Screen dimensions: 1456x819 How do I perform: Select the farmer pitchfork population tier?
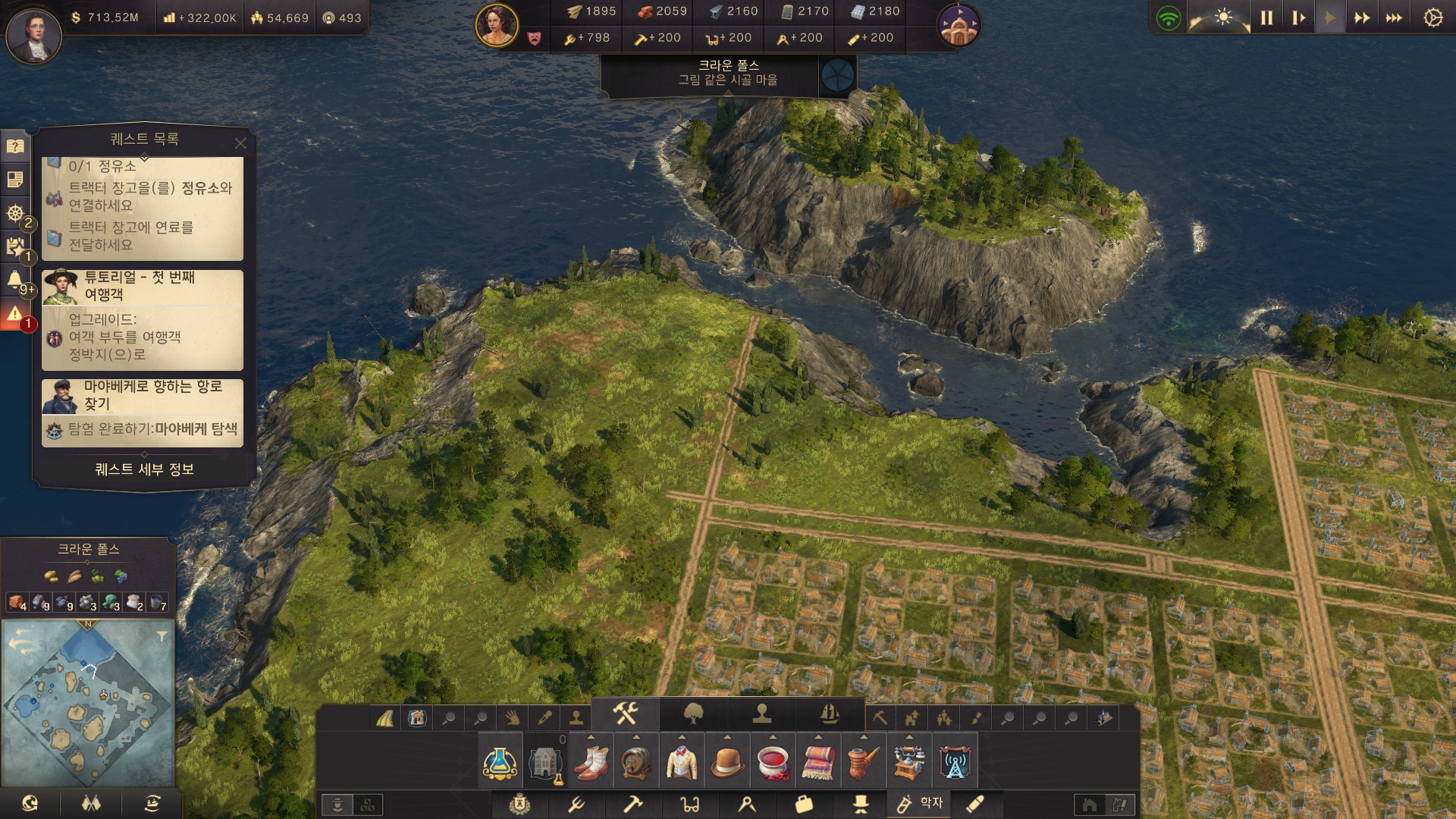point(576,804)
